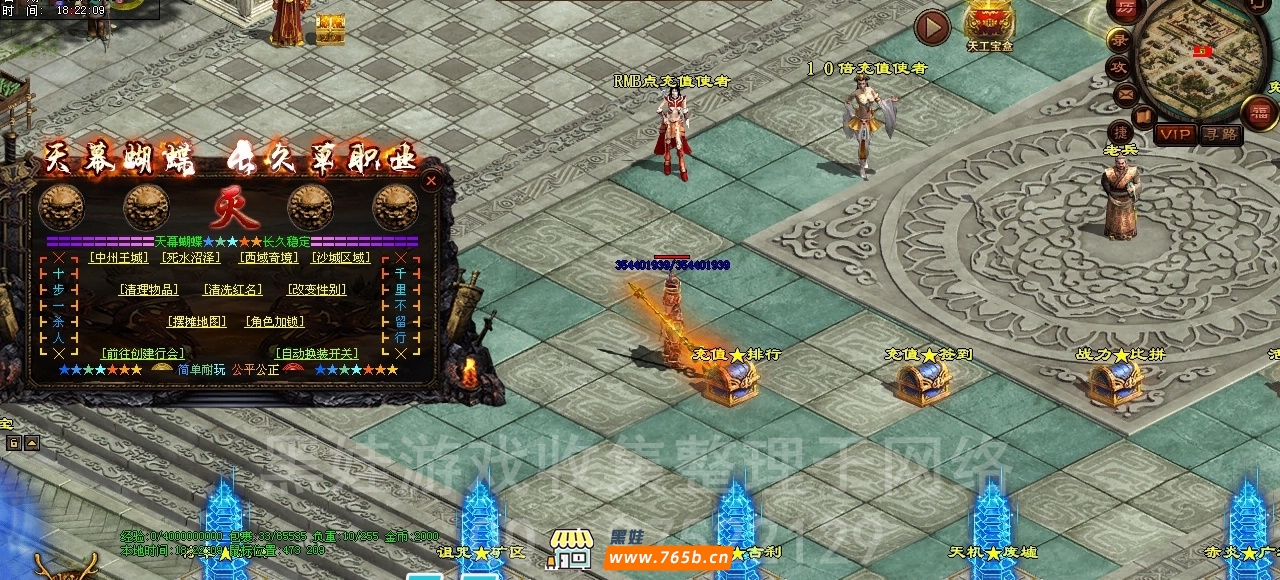
Task: Choose 前往创建行会 link
Action: 143,354
